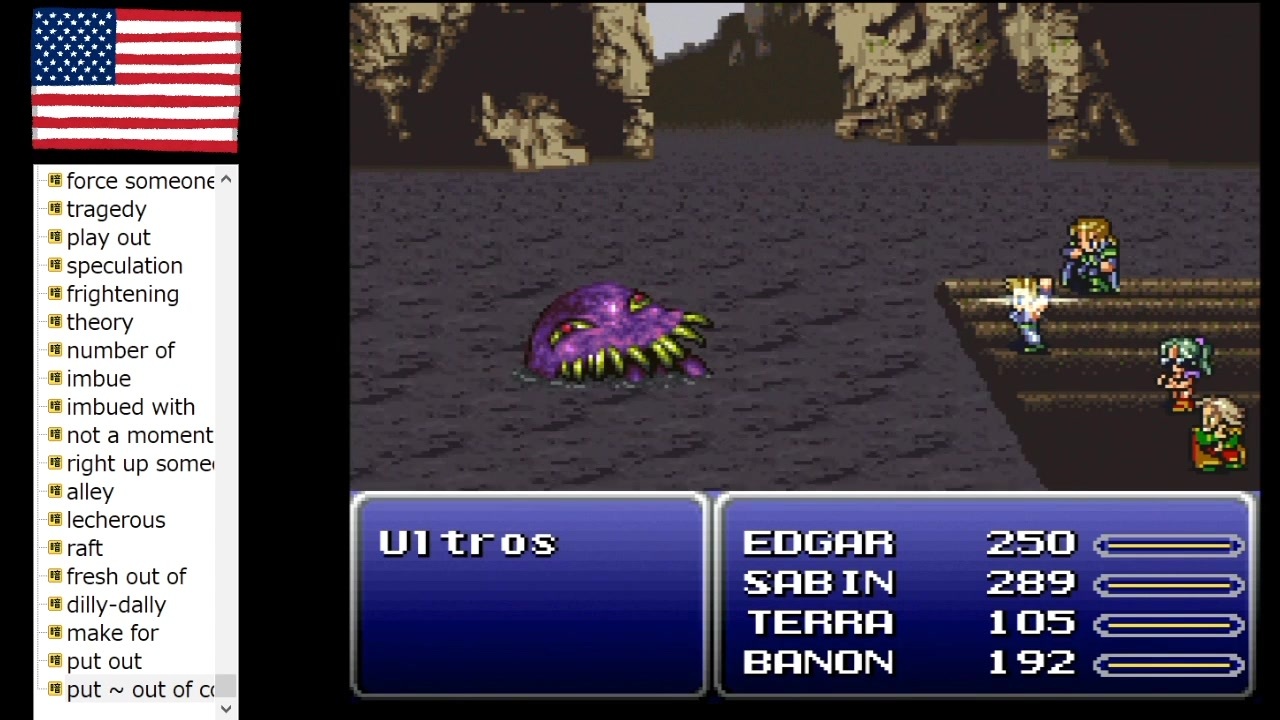This screenshot has width=1280, height=720.
Task: Select the entry "make for"
Action: click(x=111, y=633)
